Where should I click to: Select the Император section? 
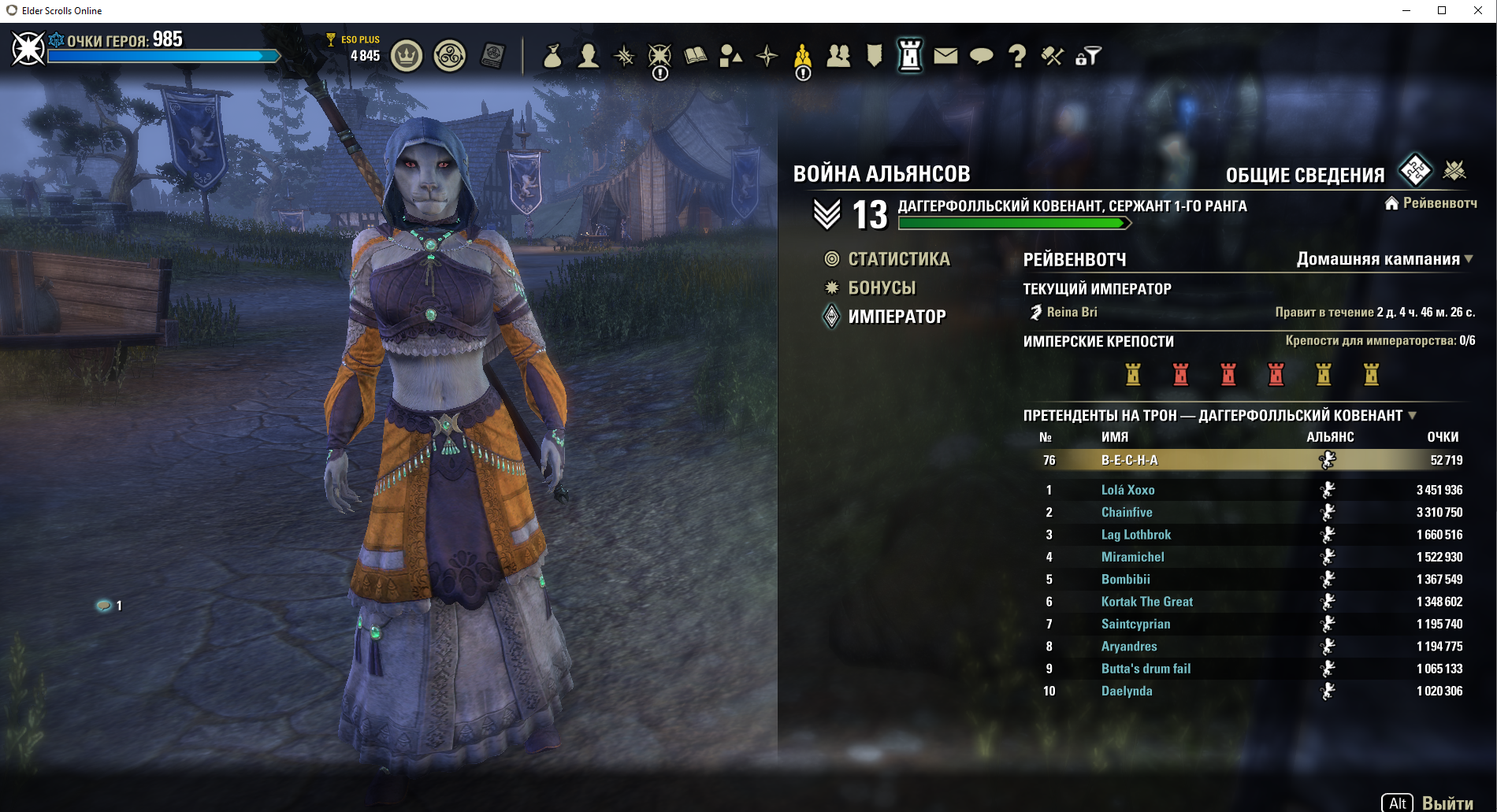(897, 317)
